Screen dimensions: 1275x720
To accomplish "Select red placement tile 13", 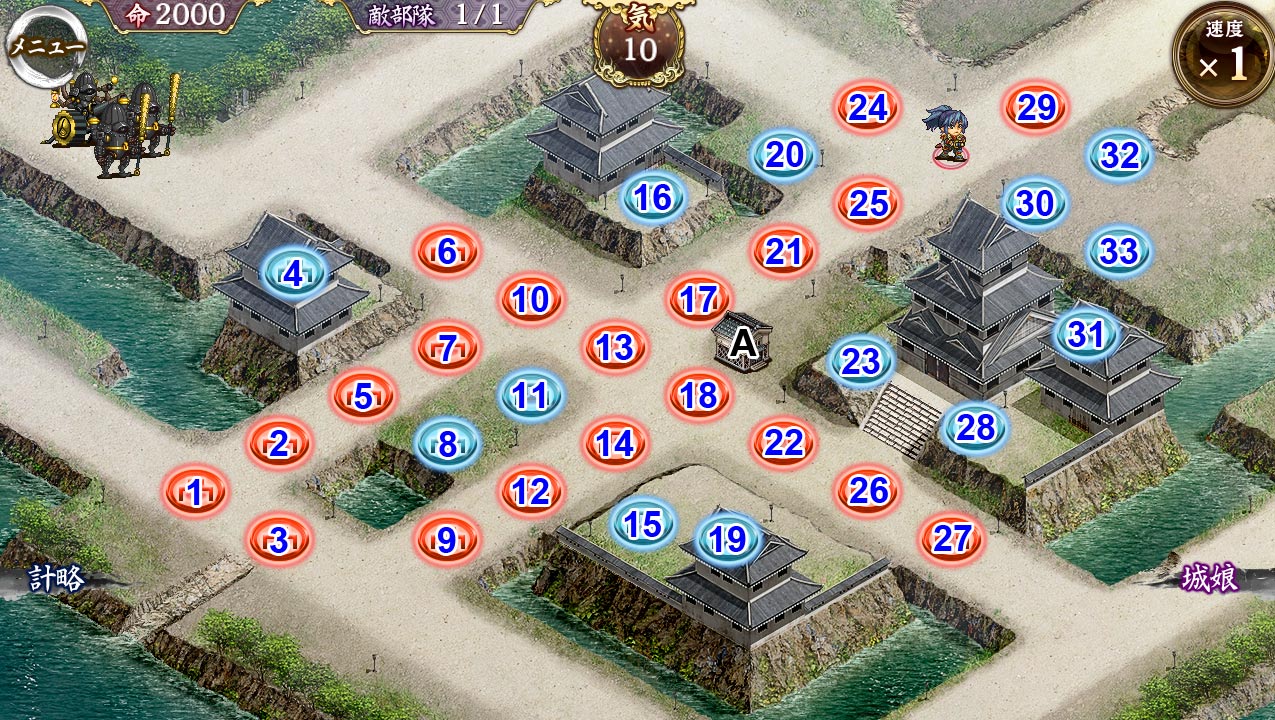I will 615,347.
